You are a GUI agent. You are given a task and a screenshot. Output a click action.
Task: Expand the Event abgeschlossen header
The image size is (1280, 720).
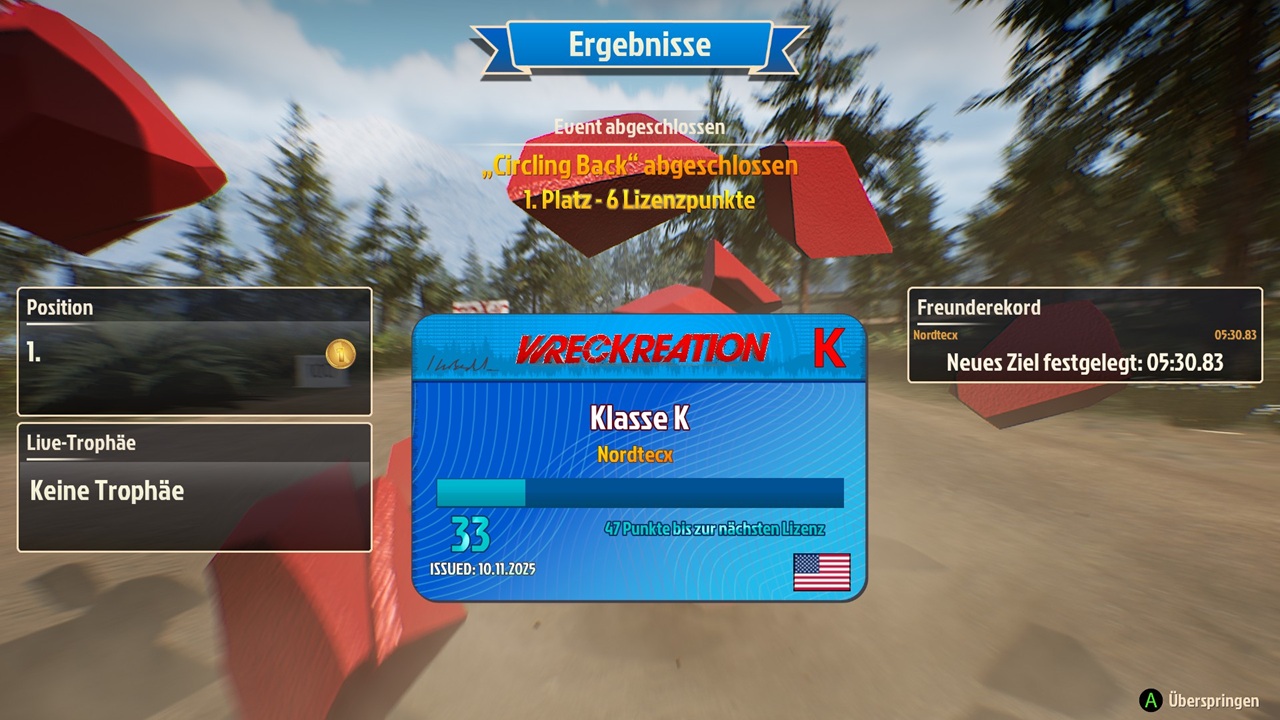[x=639, y=127]
